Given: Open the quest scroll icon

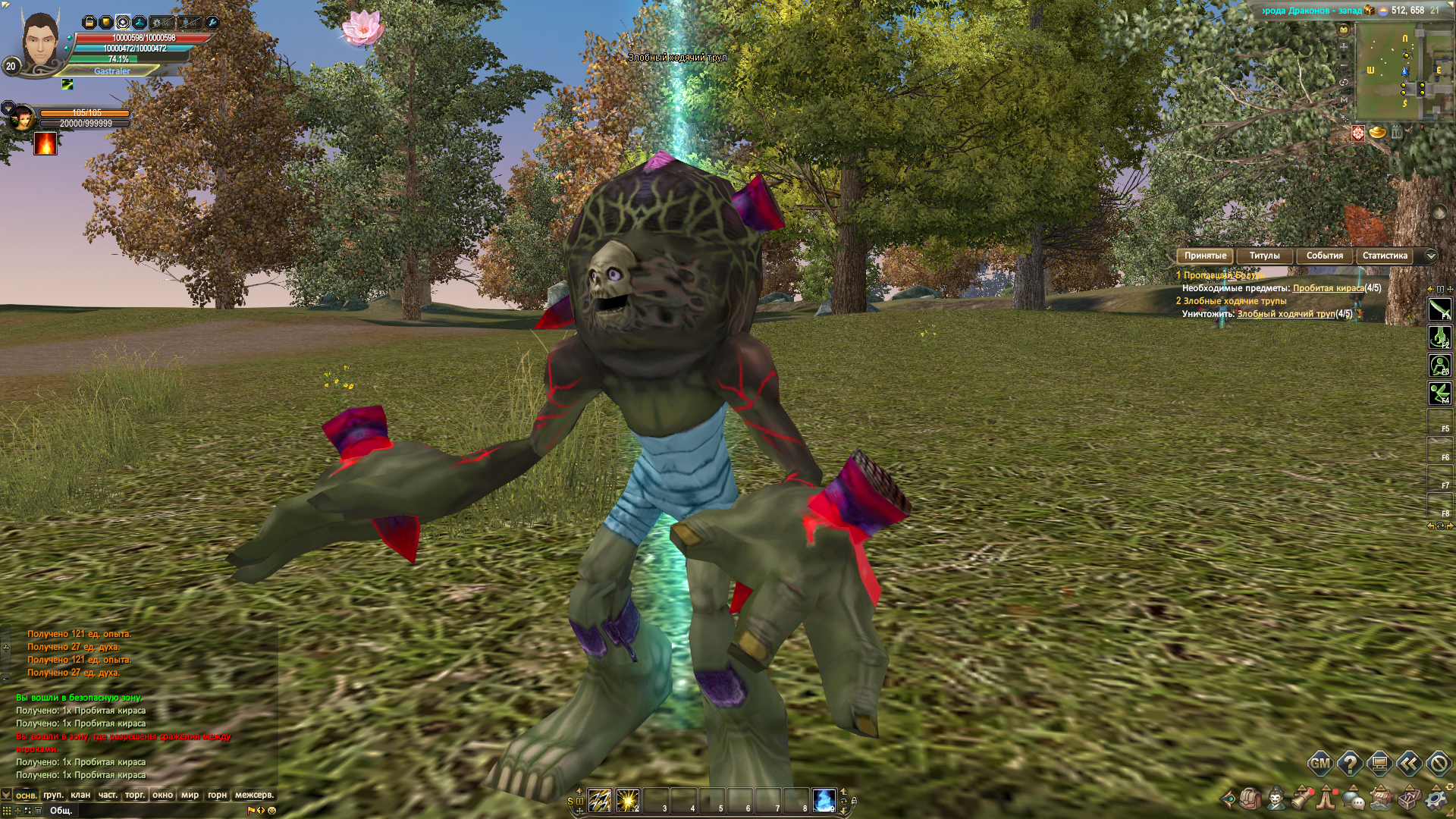Looking at the screenshot, I should pyautogui.click(x=1303, y=799).
